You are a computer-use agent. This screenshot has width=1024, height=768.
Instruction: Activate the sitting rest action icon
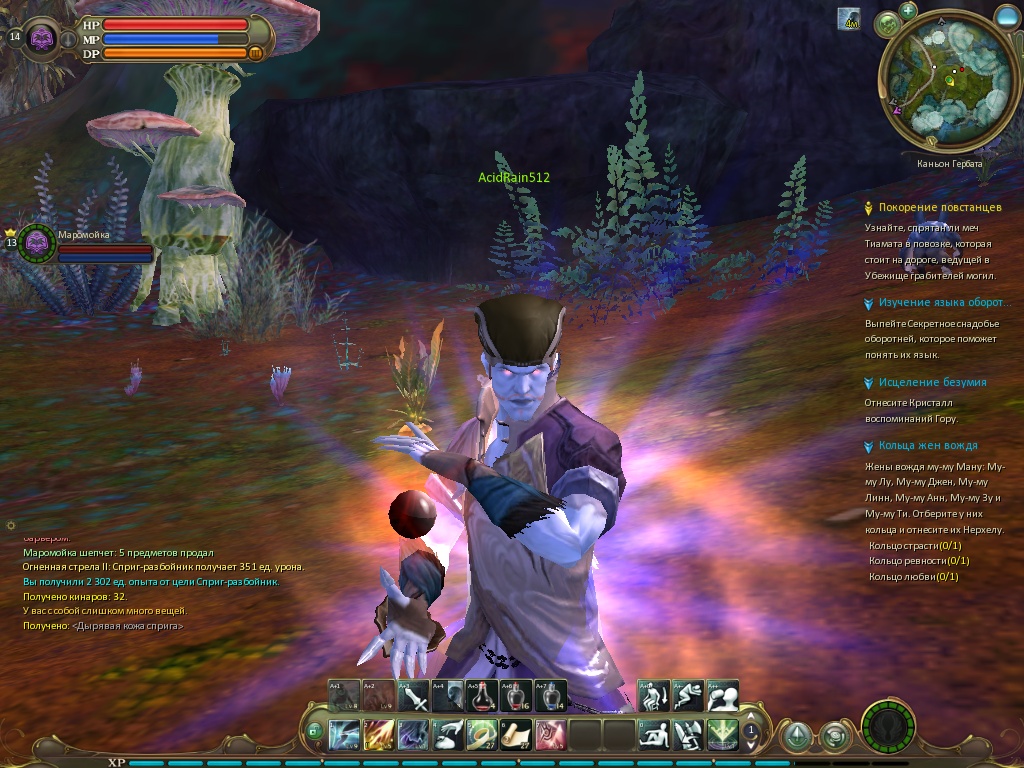point(654,735)
